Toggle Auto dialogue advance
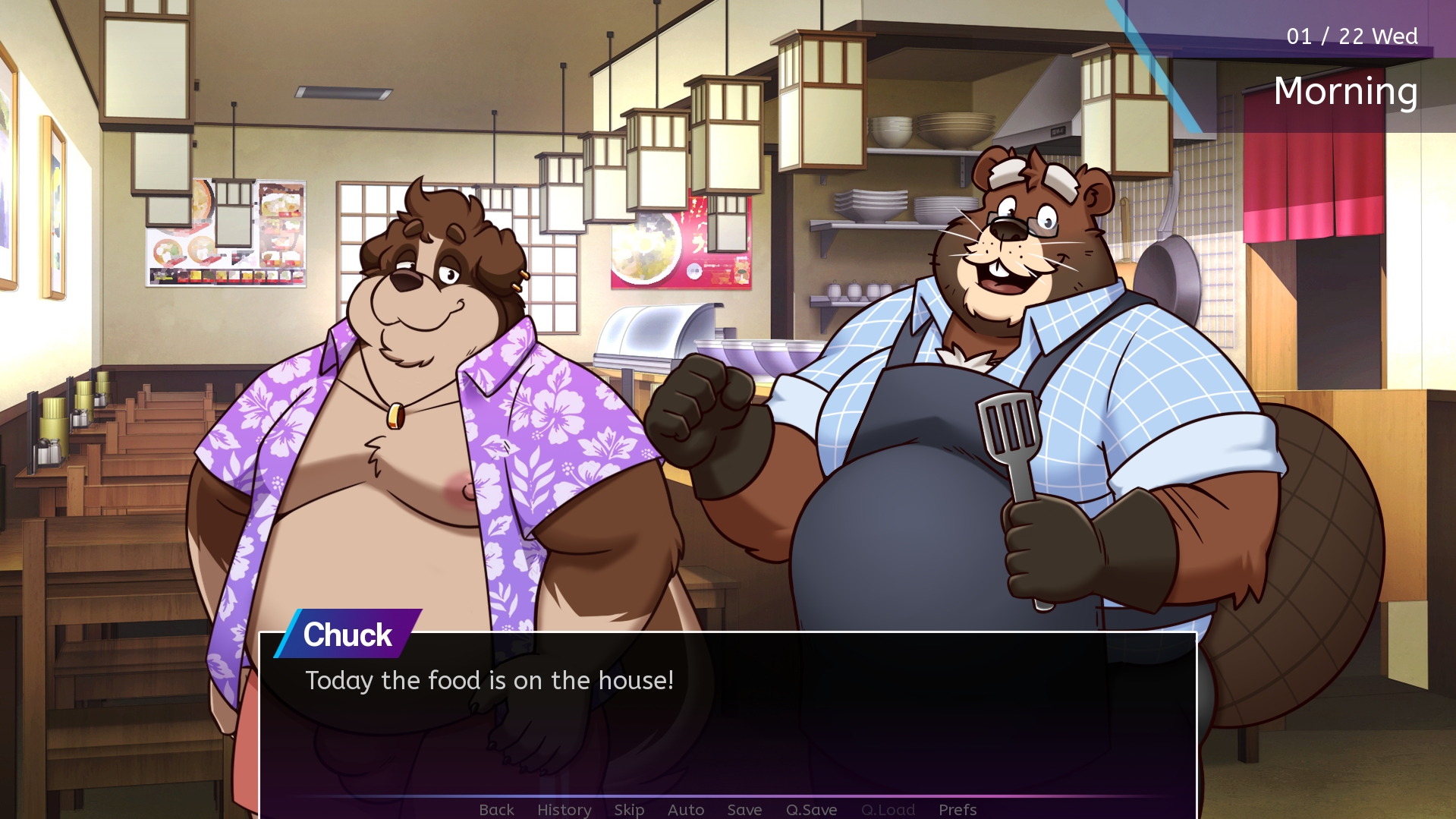1456x819 pixels. (x=686, y=809)
